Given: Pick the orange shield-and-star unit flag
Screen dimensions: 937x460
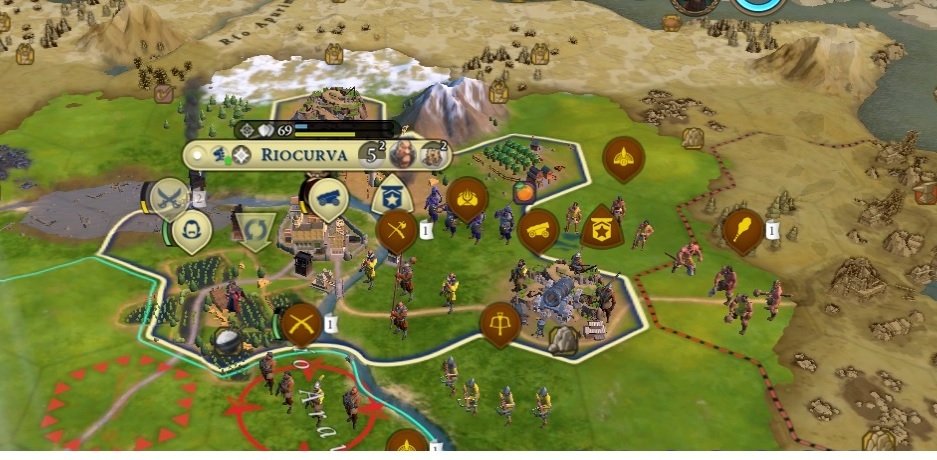Looking at the screenshot, I should [600, 228].
